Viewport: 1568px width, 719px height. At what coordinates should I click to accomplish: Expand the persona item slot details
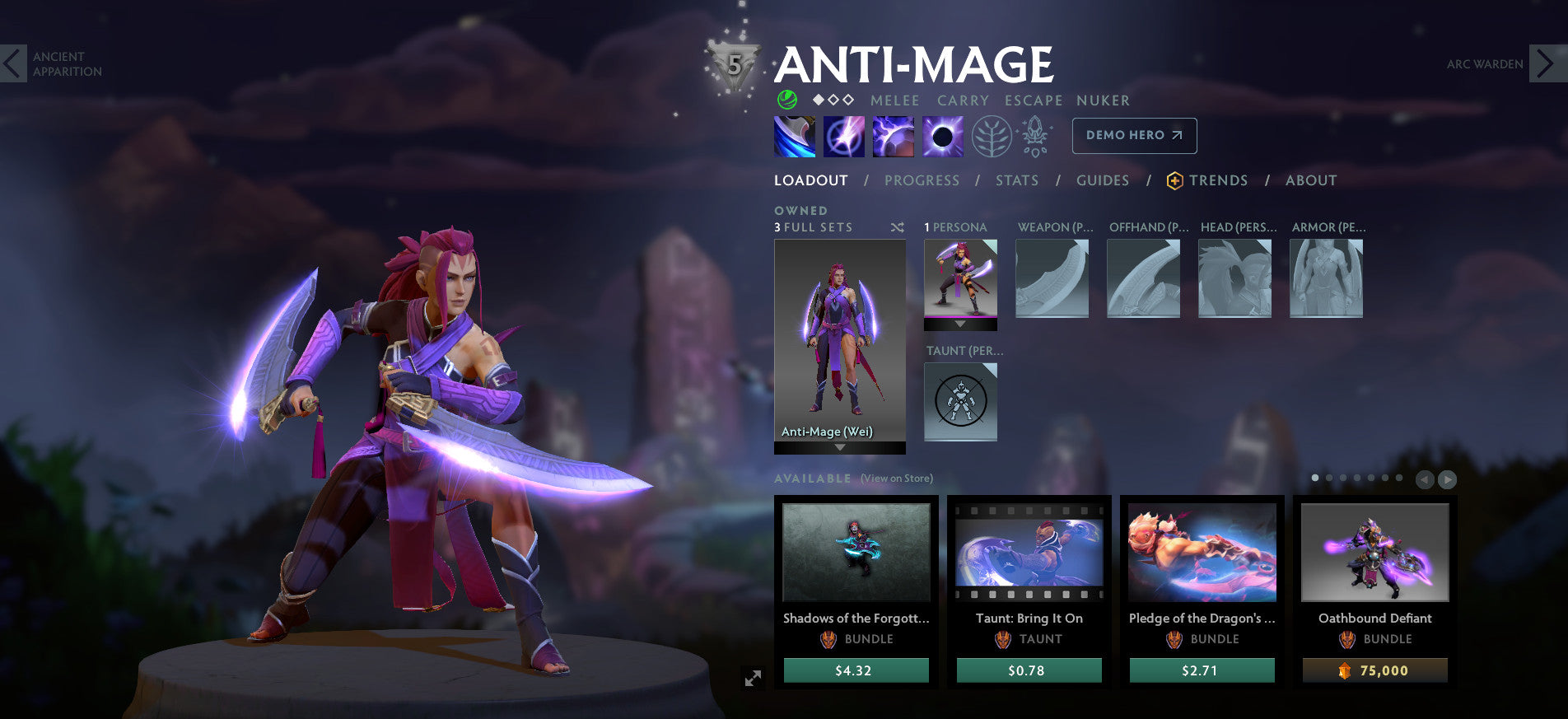(960, 324)
